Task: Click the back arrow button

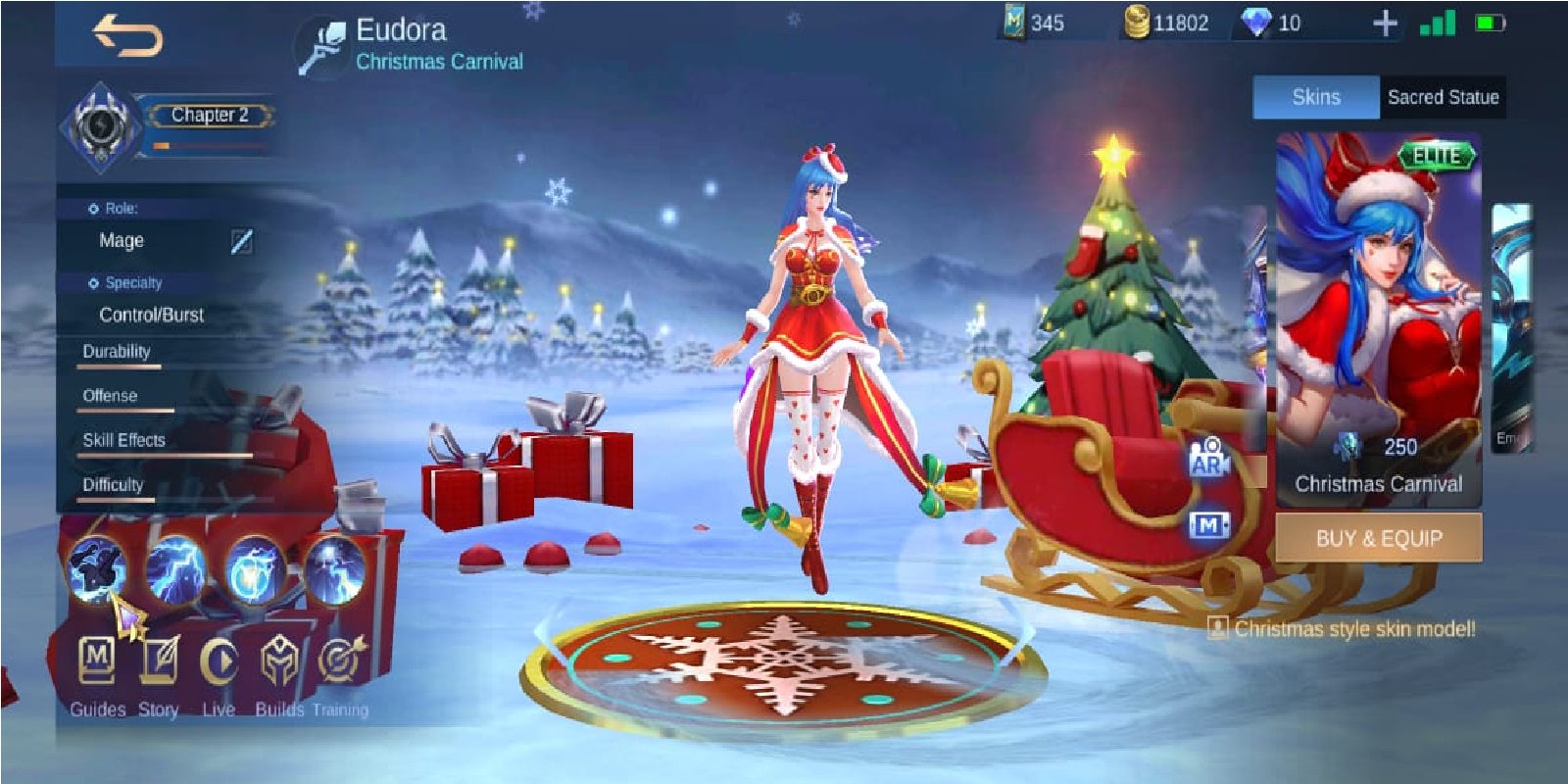Action: click(x=126, y=35)
